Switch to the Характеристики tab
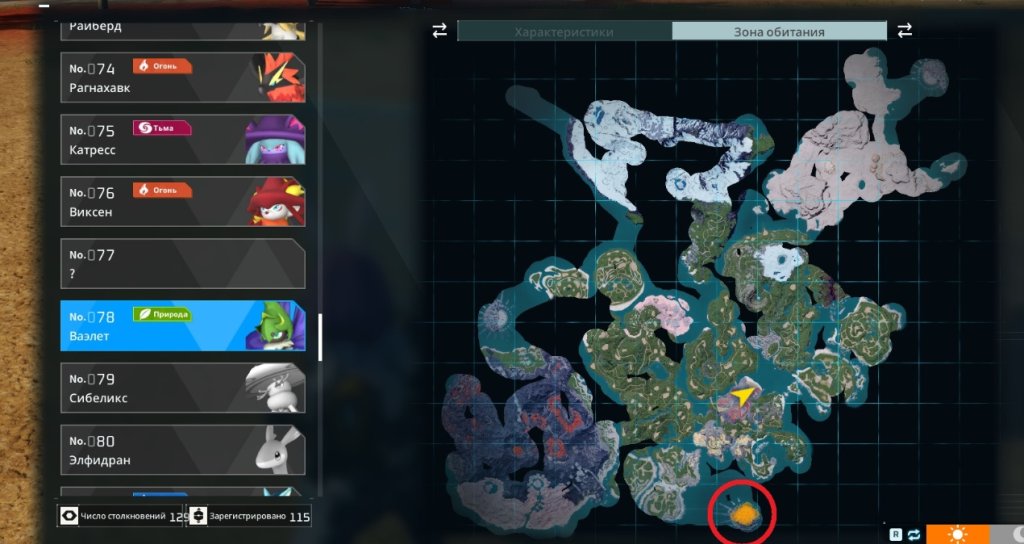 (564, 32)
